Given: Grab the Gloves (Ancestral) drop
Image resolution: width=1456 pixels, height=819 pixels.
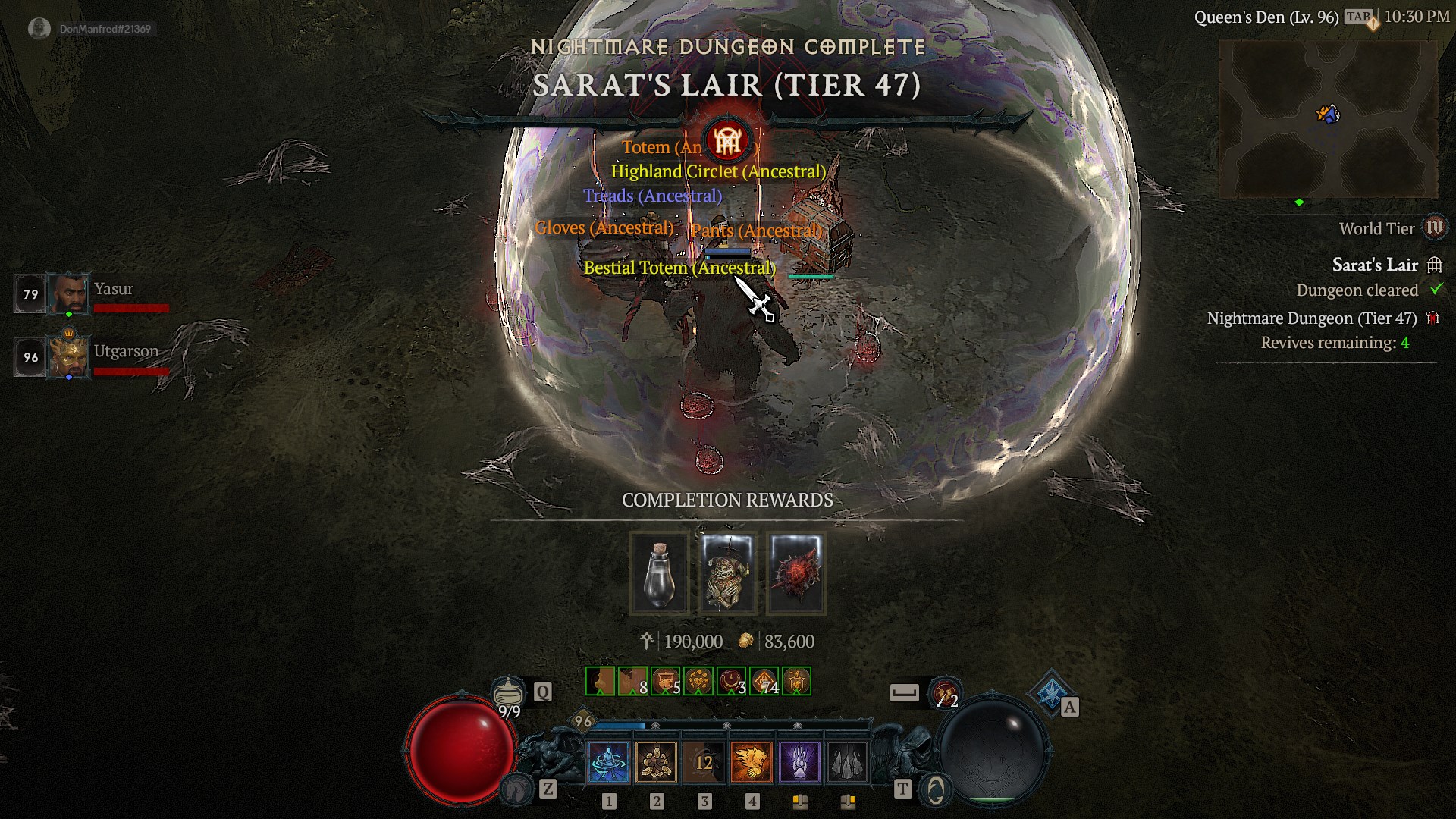Looking at the screenshot, I should click(604, 227).
